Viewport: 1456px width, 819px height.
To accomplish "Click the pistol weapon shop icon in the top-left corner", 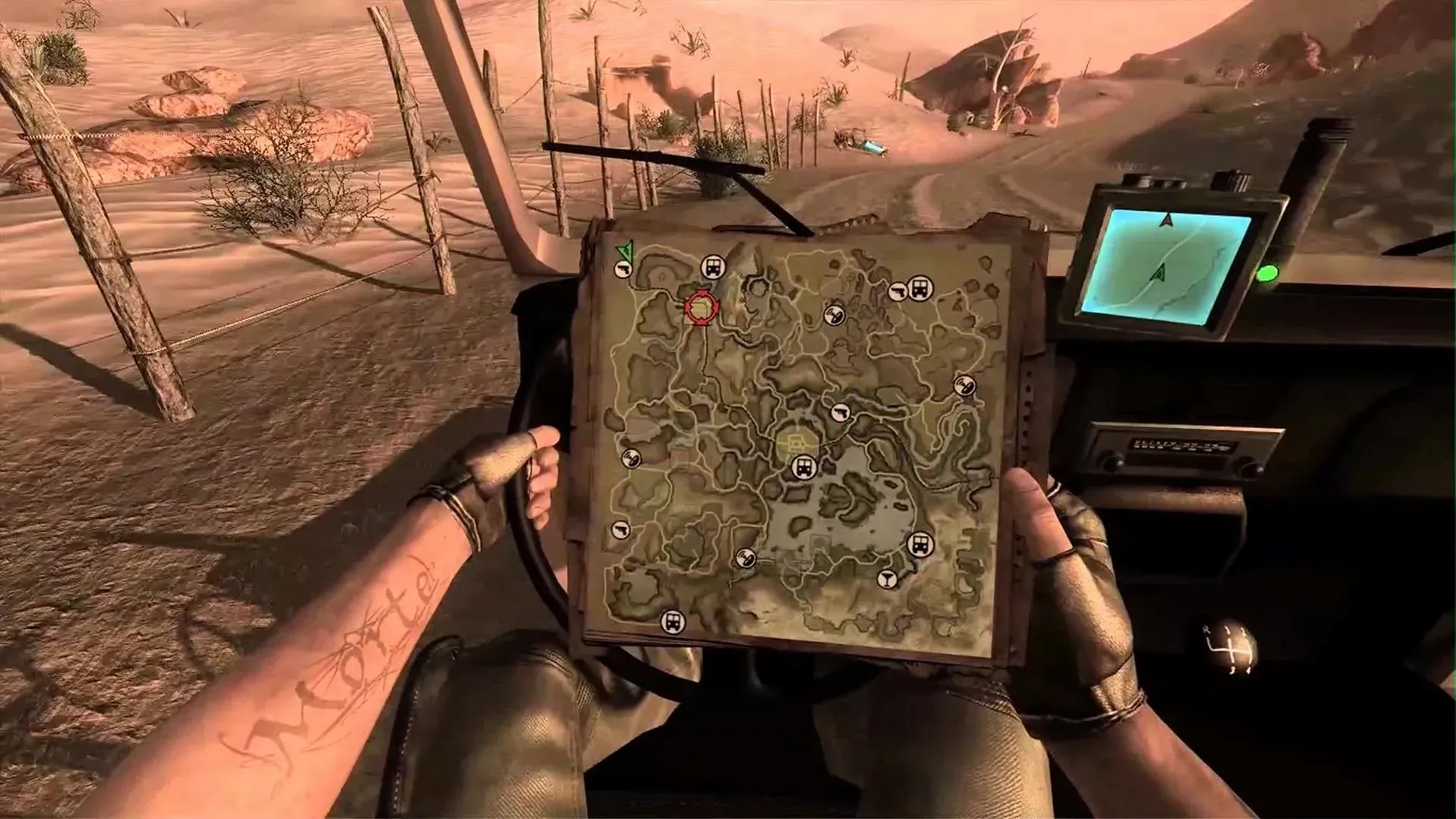I will tap(623, 270).
